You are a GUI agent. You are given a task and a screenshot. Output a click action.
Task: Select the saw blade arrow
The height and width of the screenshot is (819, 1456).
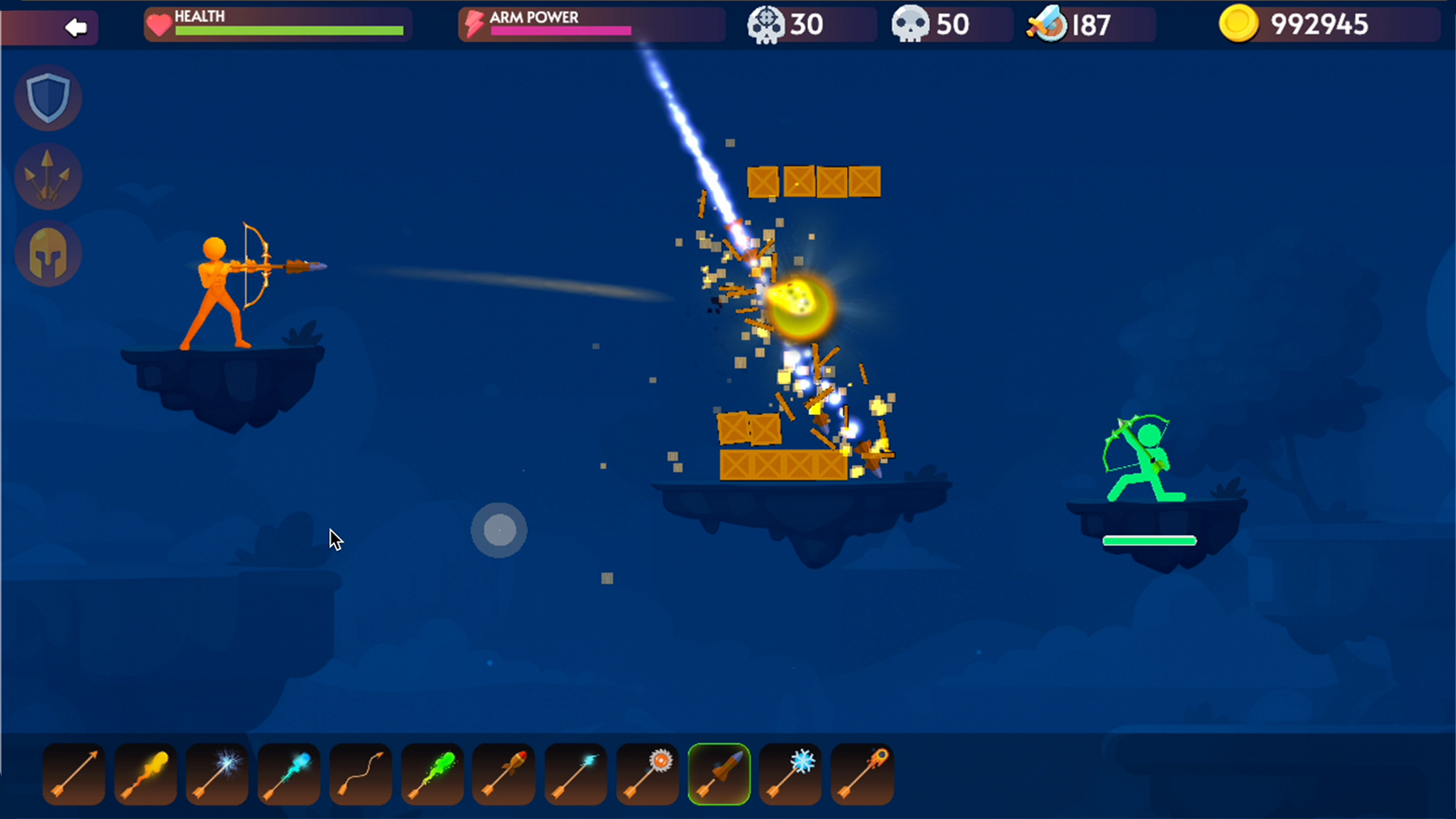tap(647, 773)
